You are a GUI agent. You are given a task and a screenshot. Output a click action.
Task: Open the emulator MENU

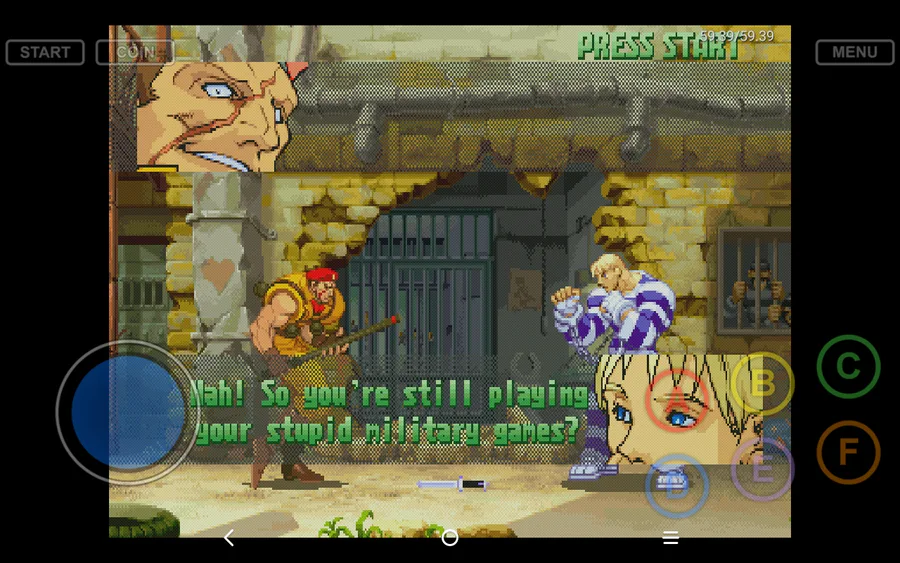pyautogui.click(x=854, y=52)
